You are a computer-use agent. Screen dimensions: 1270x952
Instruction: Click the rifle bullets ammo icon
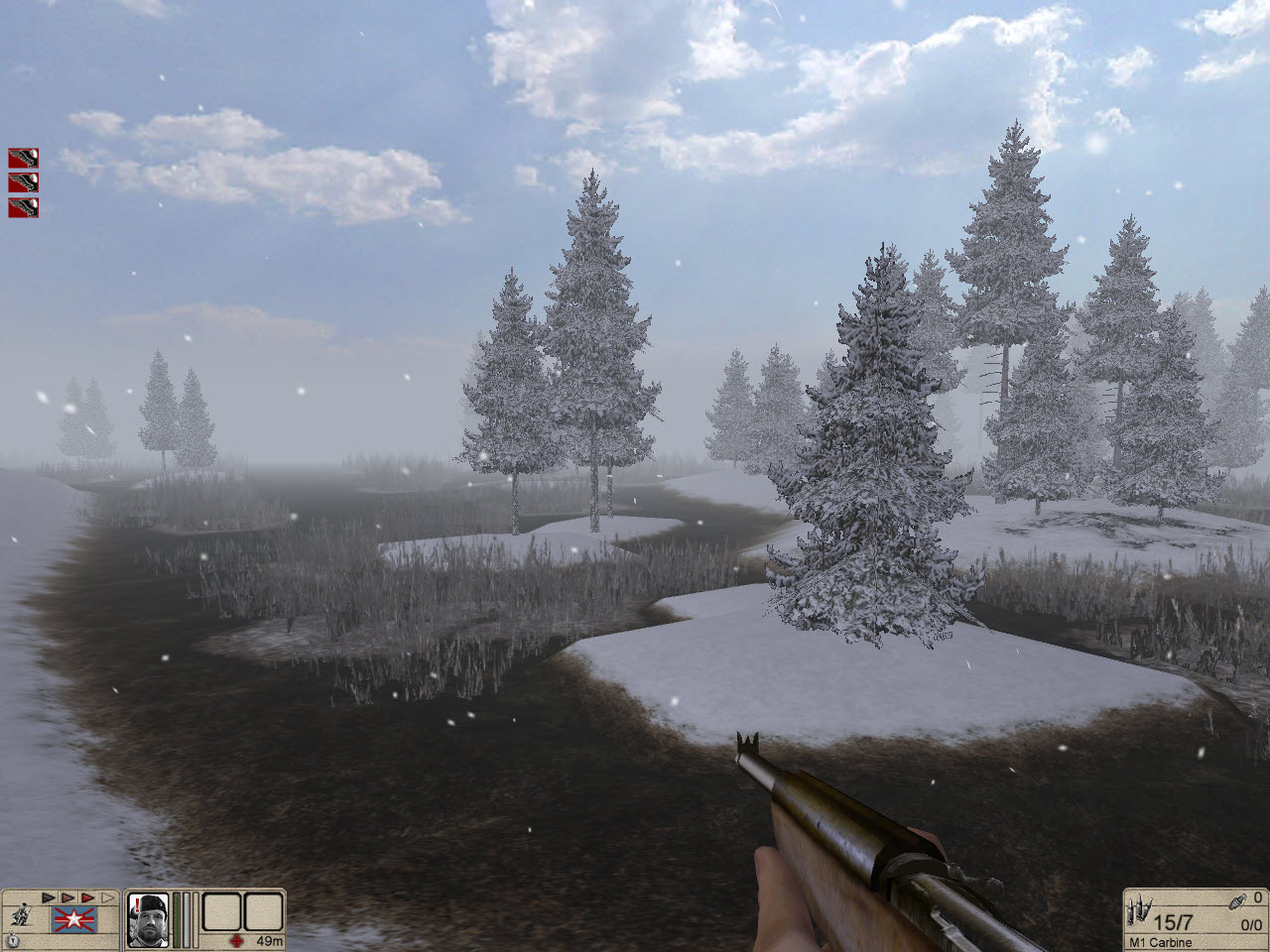coord(1138,911)
